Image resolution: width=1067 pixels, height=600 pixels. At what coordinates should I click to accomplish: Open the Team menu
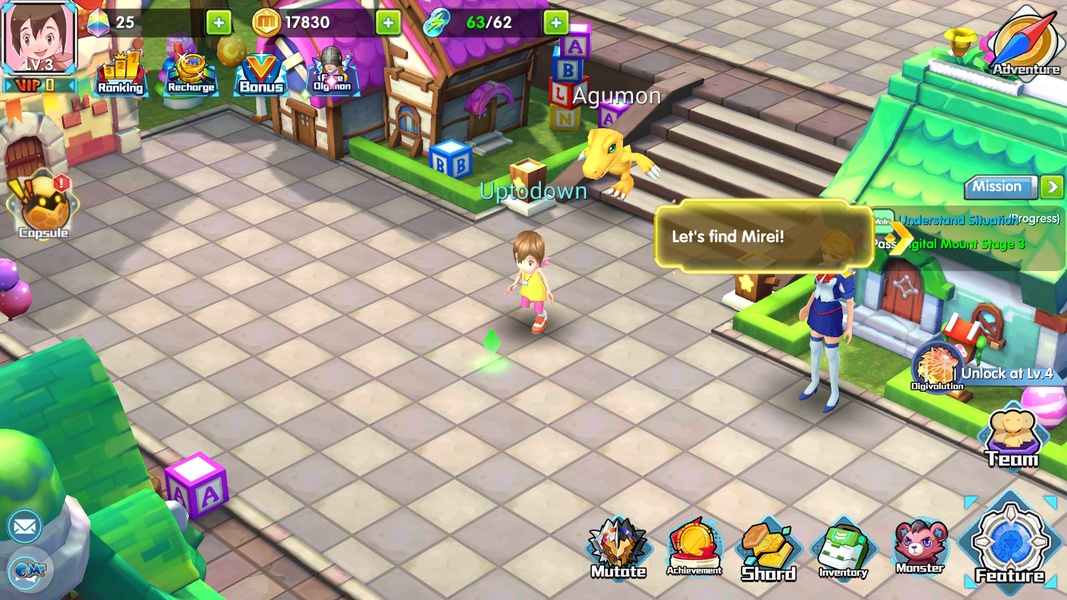tap(1011, 439)
